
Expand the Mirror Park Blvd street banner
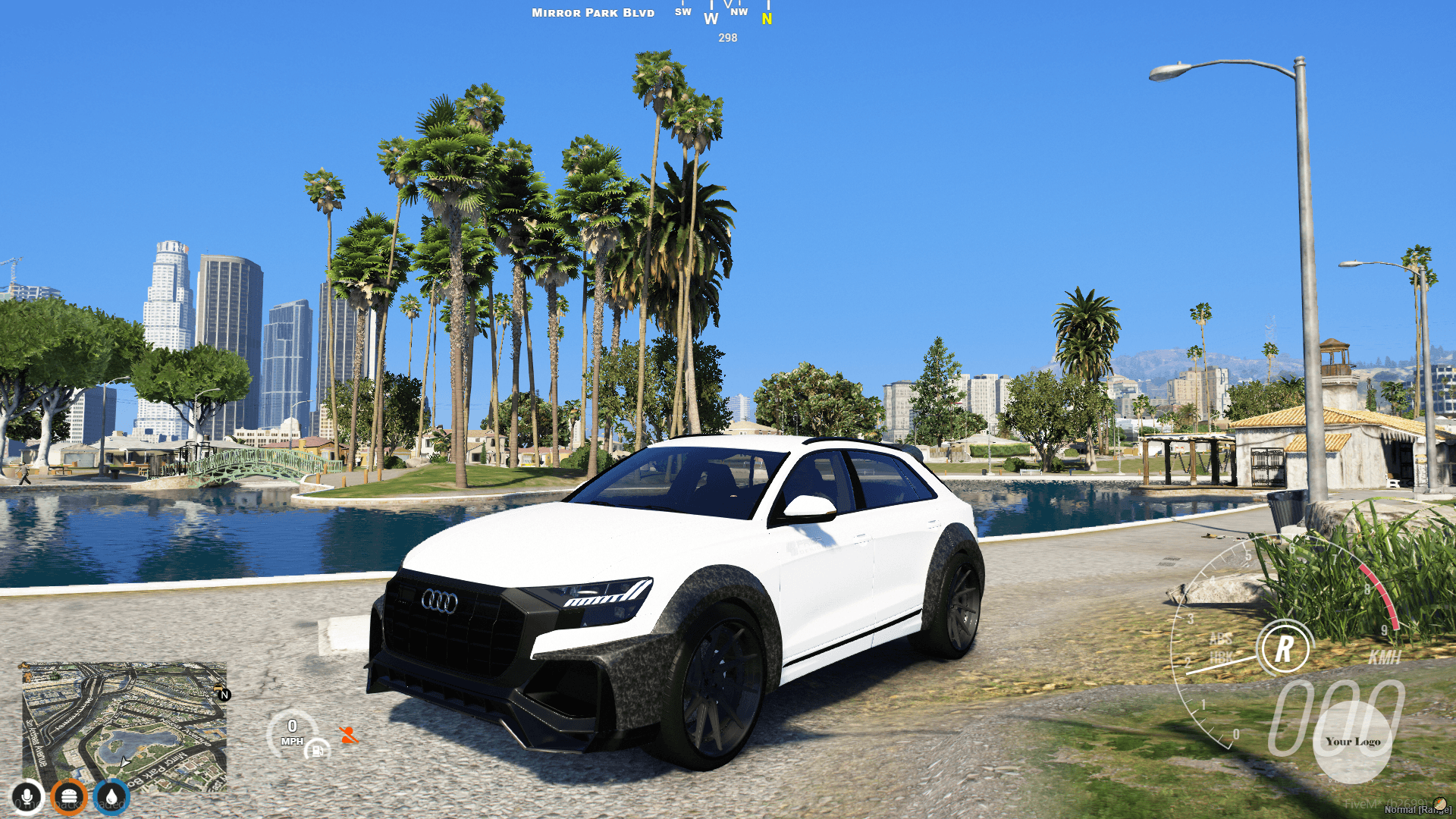click(594, 12)
